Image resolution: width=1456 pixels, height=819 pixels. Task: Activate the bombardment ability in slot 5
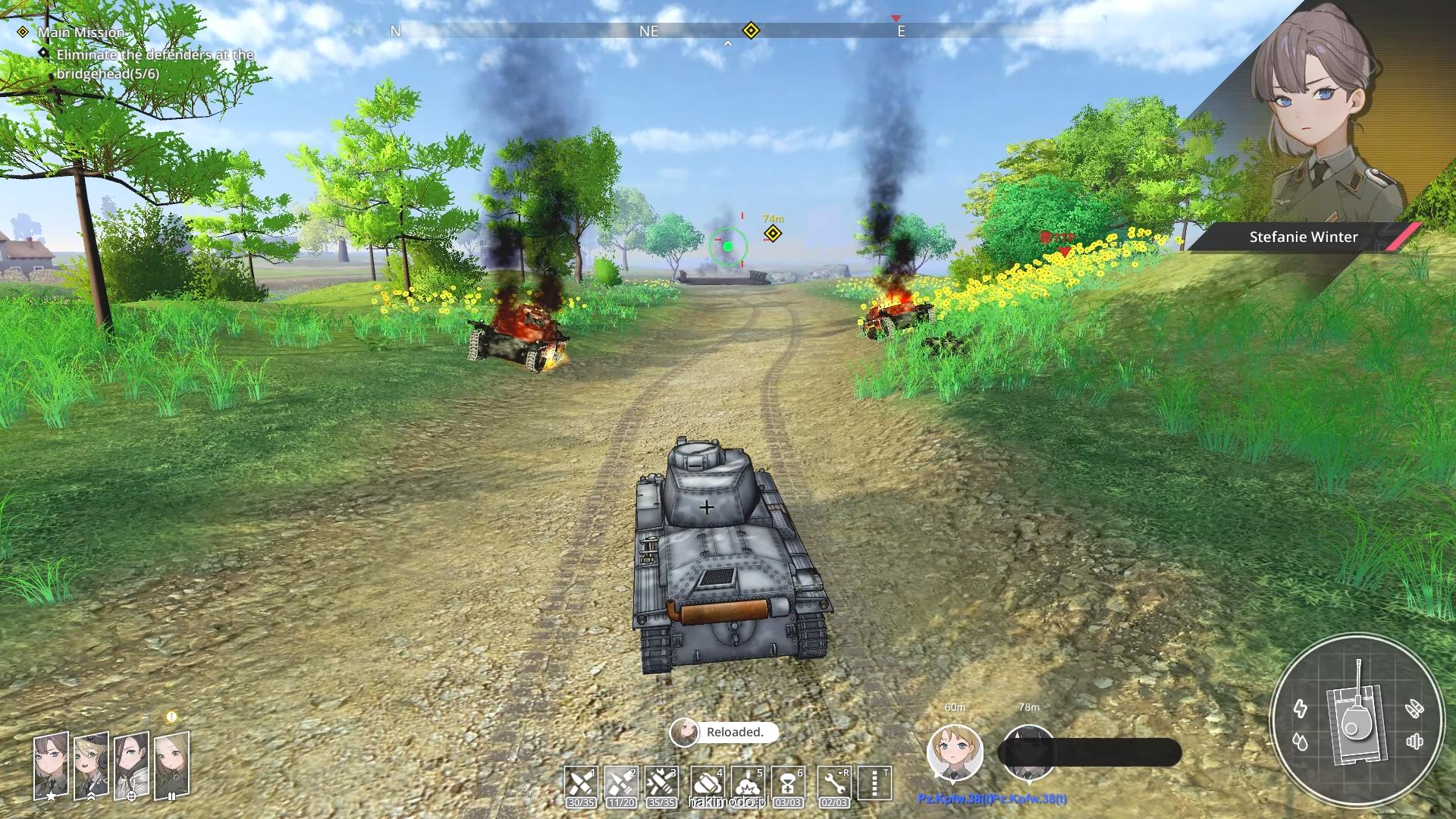point(747,783)
